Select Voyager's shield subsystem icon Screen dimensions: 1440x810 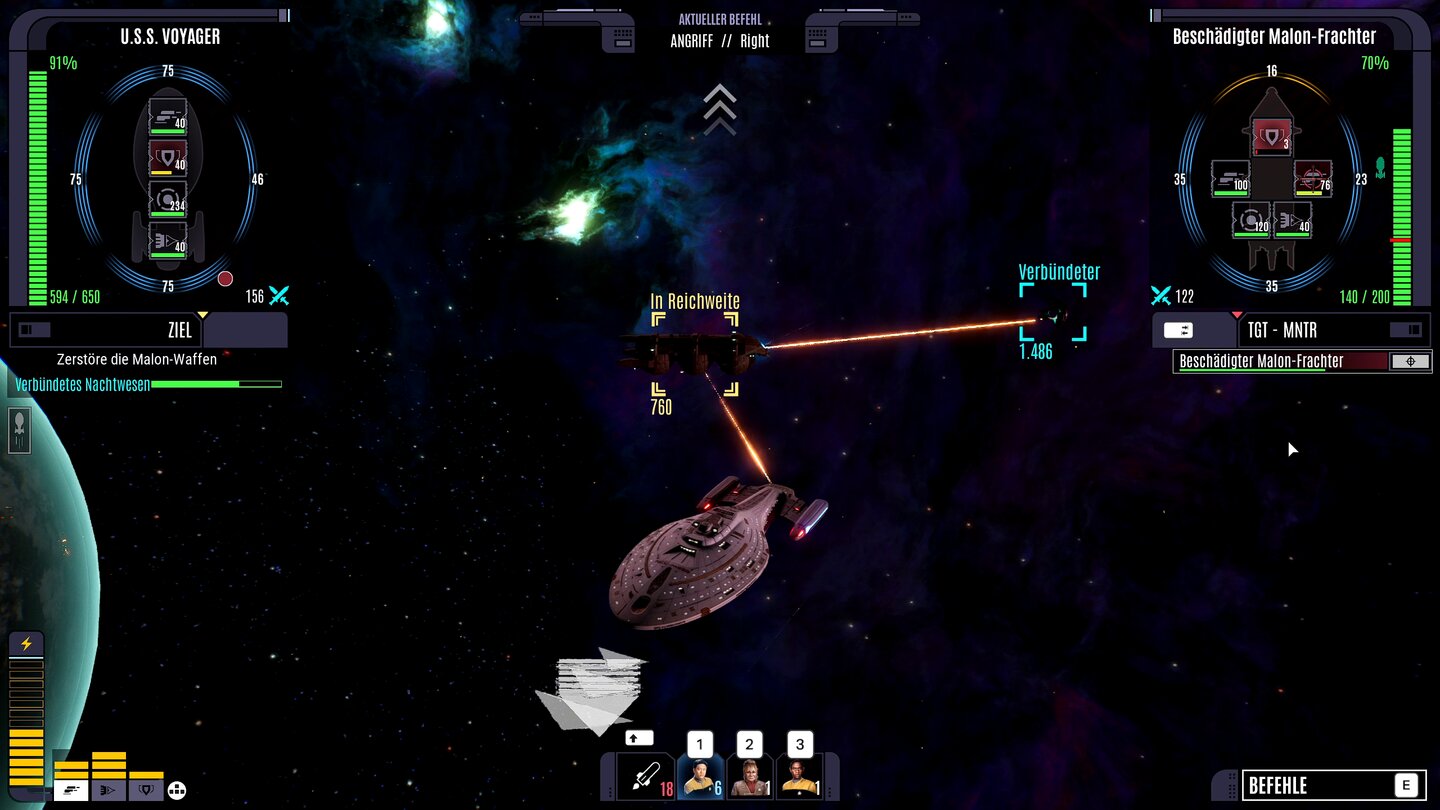pos(167,157)
